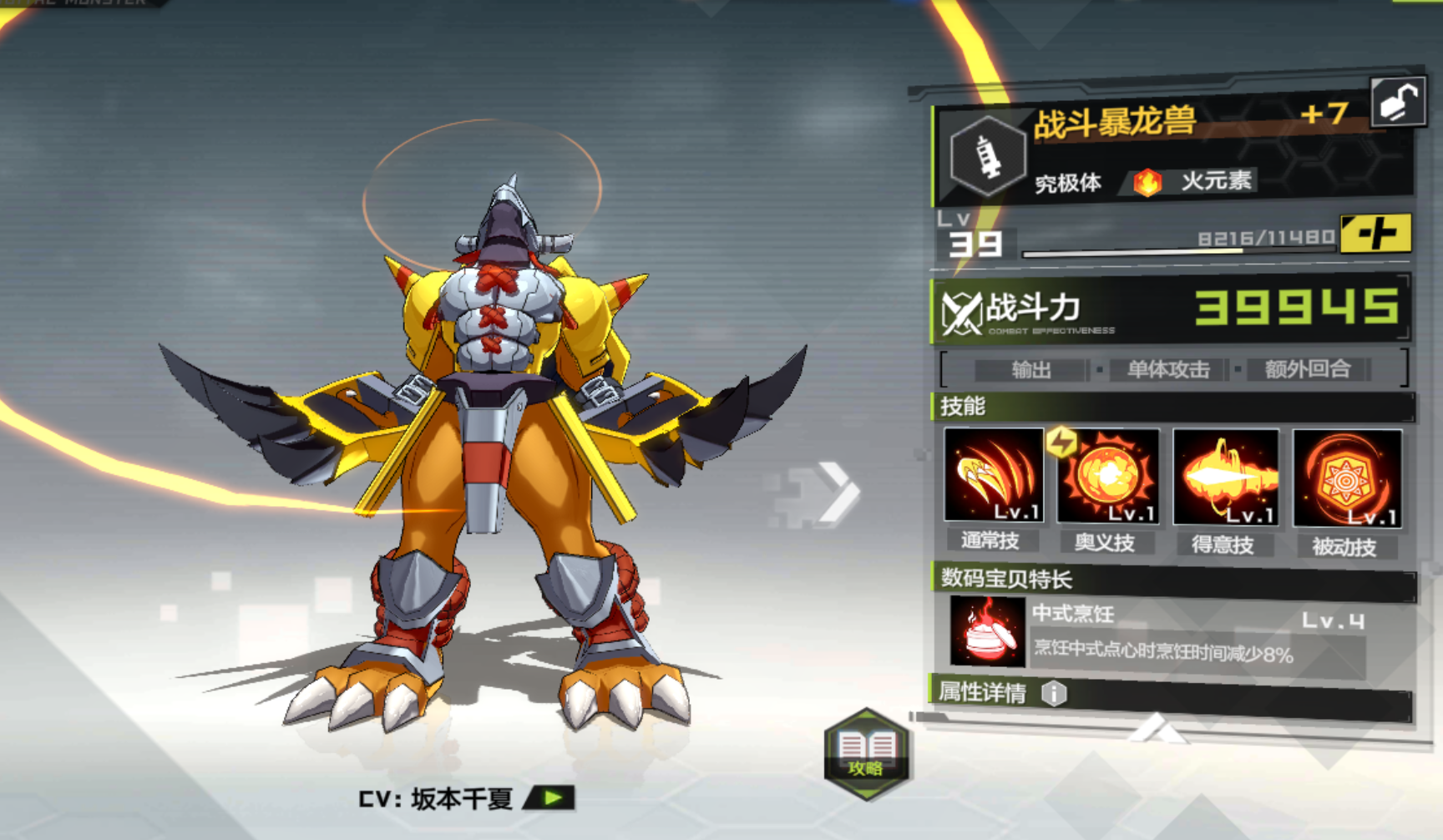This screenshot has width=1443, height=840.
Task: Tap the info icon next to 属性详情
Action: 1056,692
